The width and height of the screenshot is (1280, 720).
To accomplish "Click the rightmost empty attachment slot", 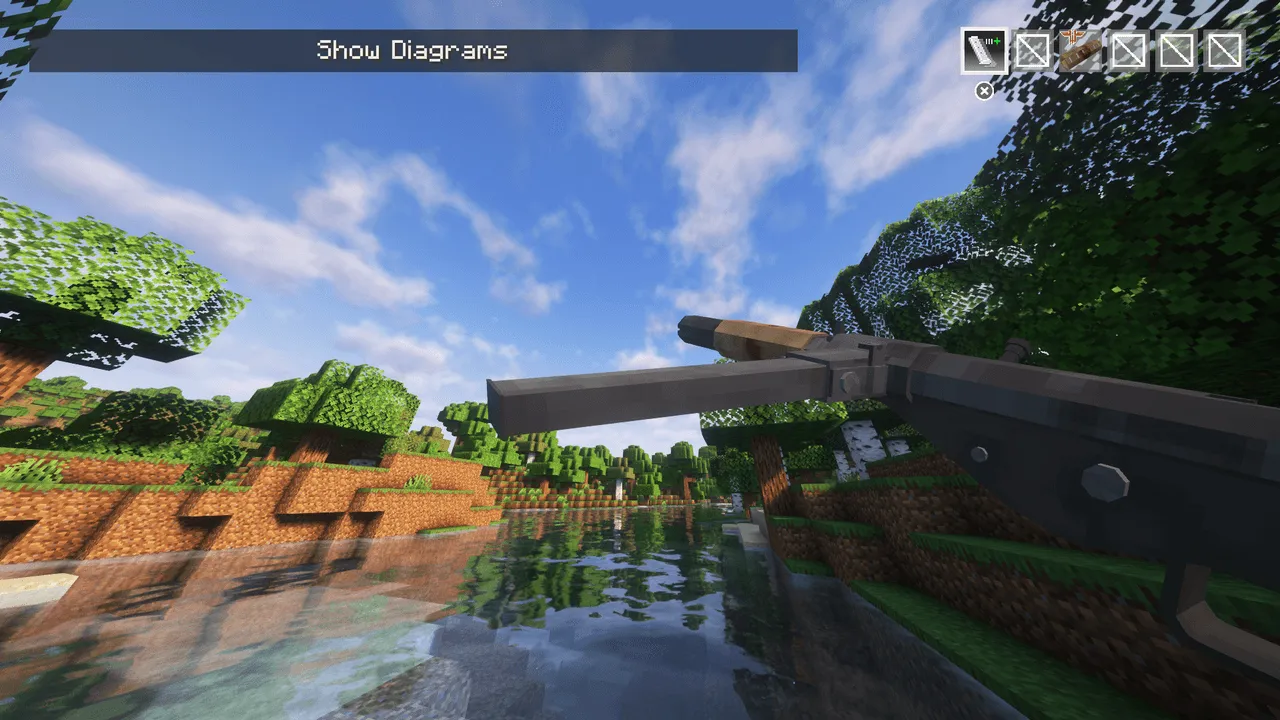I will tap(1223, 51).
